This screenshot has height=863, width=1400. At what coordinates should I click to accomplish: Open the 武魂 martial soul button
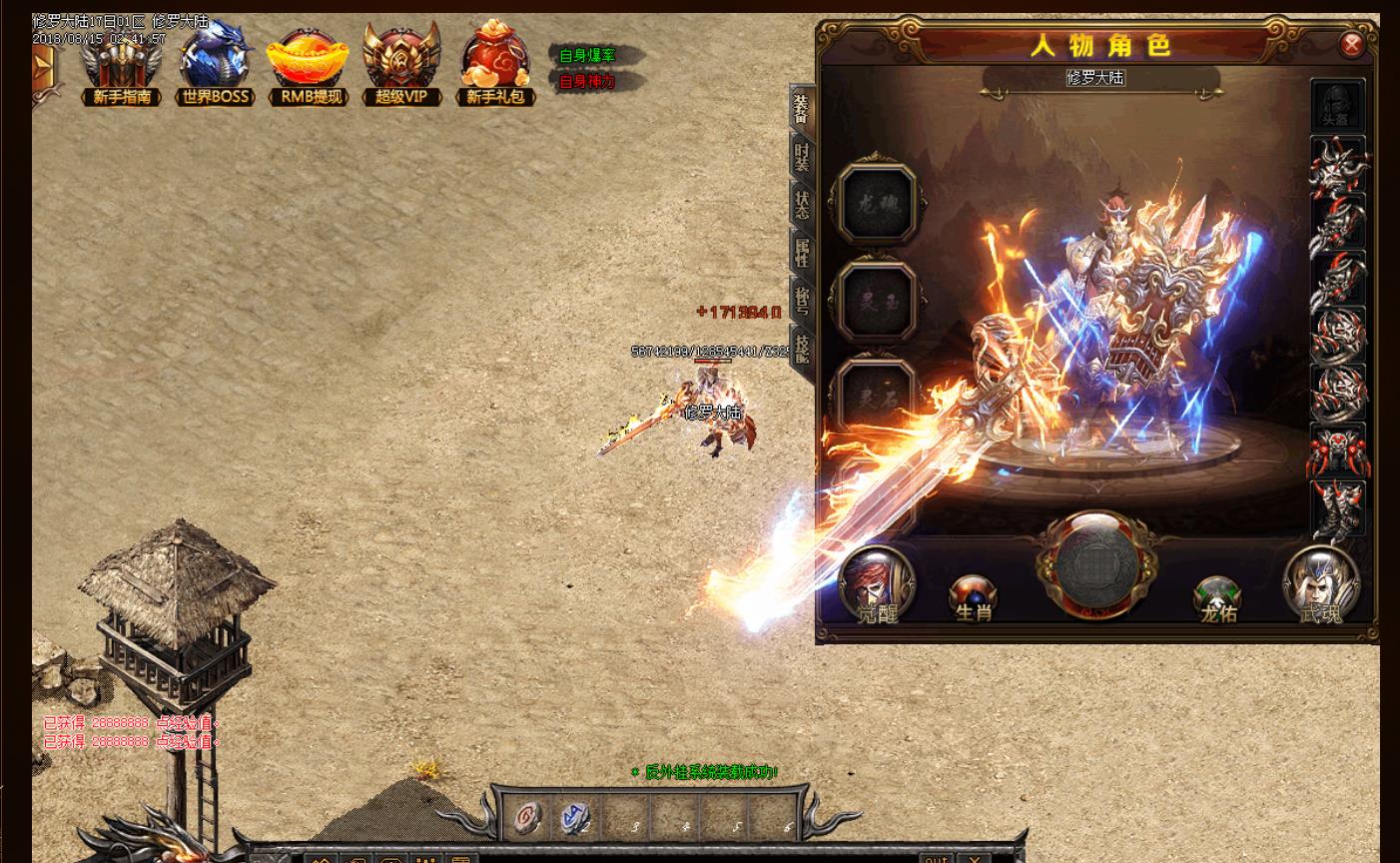pyautogui.click(x=1321, y=585)
